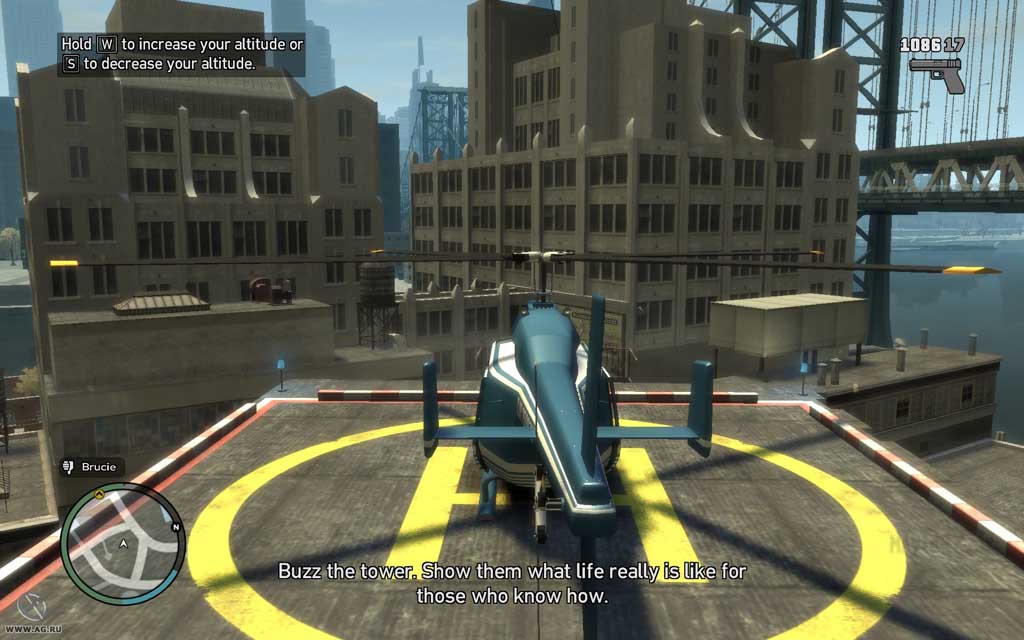Image resolution: width=1024 pixels, height=640 pixels.
Task: Click the Brucie caller label
Action: click(x=91, y=467)
